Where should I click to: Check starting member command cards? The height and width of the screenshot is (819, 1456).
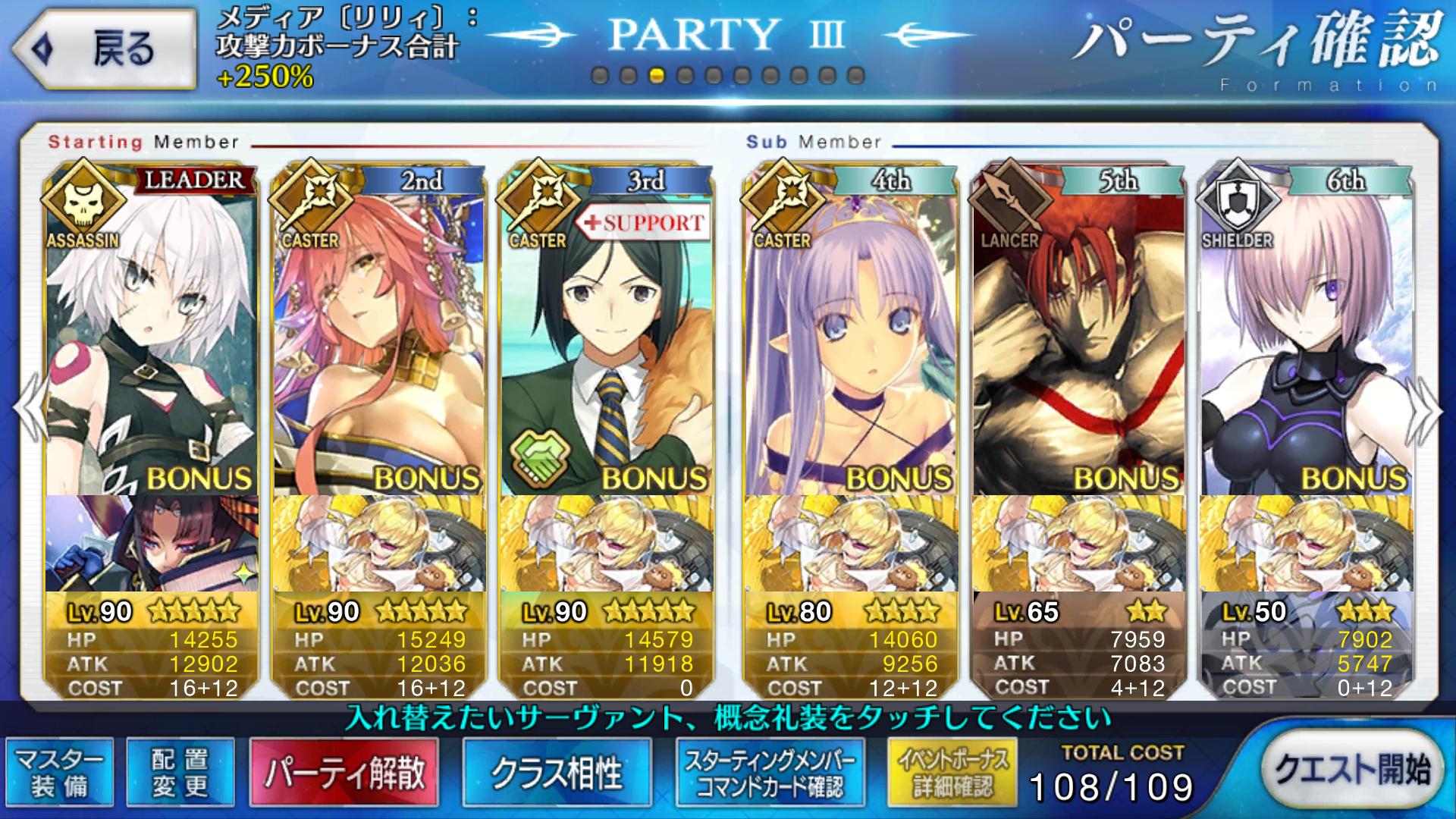click(x=770, y=773)
